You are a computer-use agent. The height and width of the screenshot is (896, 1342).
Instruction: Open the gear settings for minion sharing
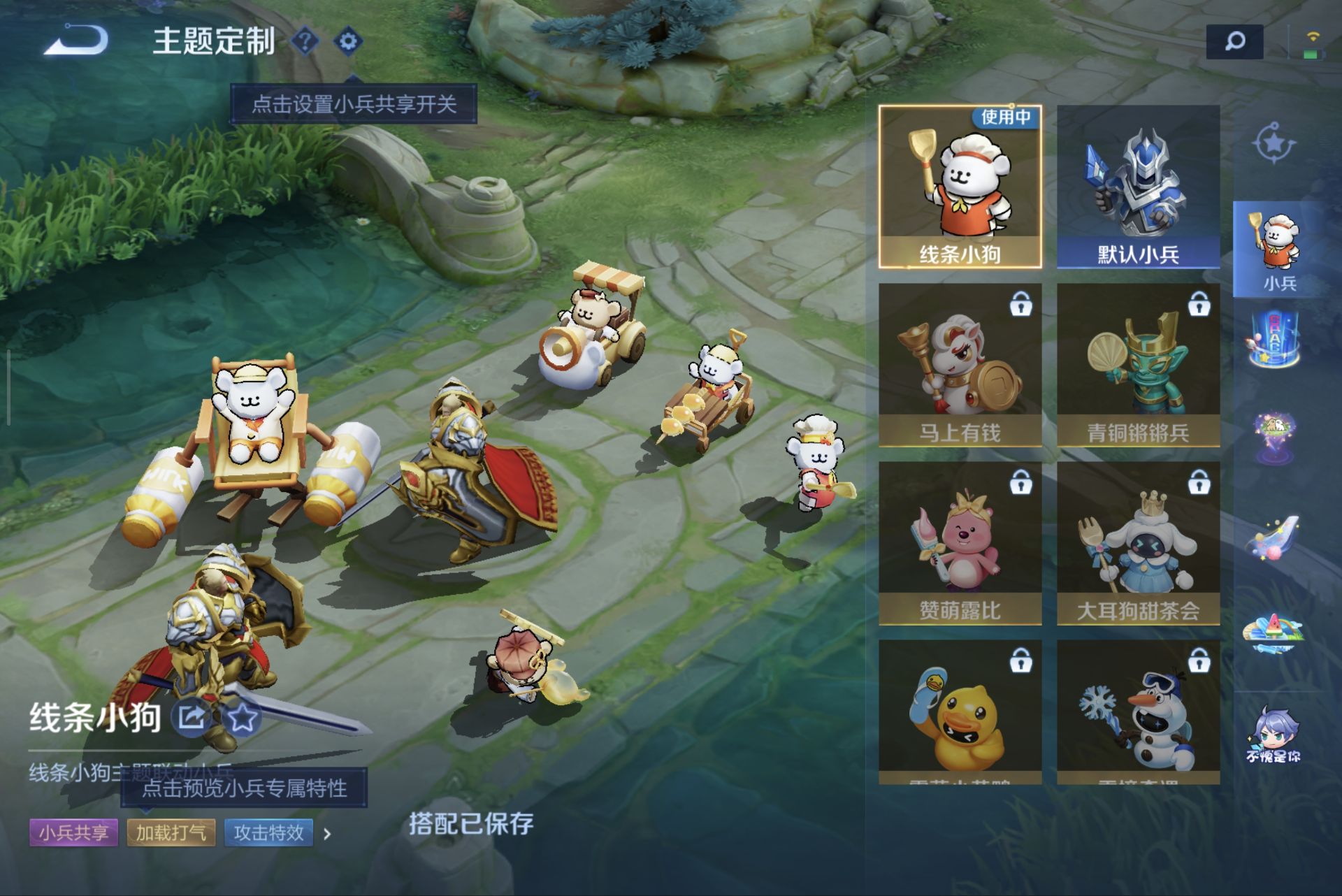(348, 41)
